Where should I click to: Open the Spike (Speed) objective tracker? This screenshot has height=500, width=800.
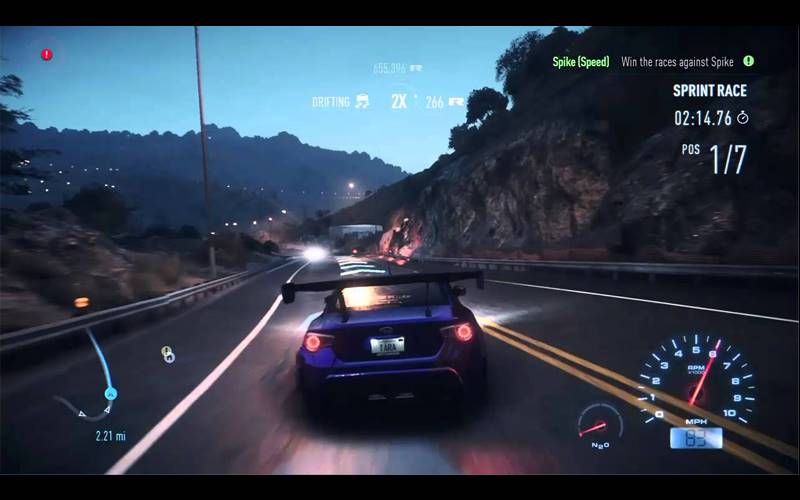(581, 62)
